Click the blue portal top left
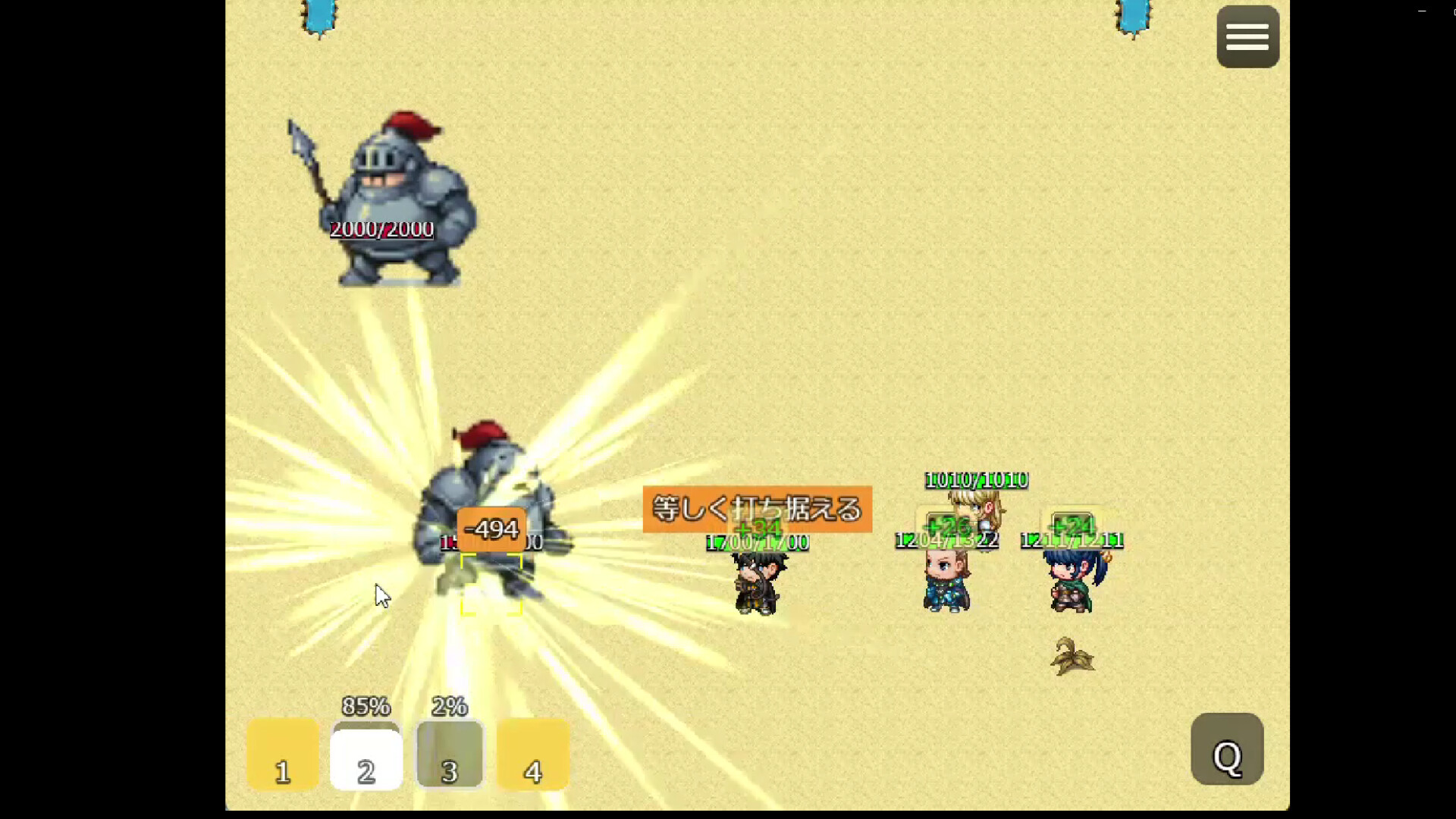1456x819 pixels. pos(317,17)
